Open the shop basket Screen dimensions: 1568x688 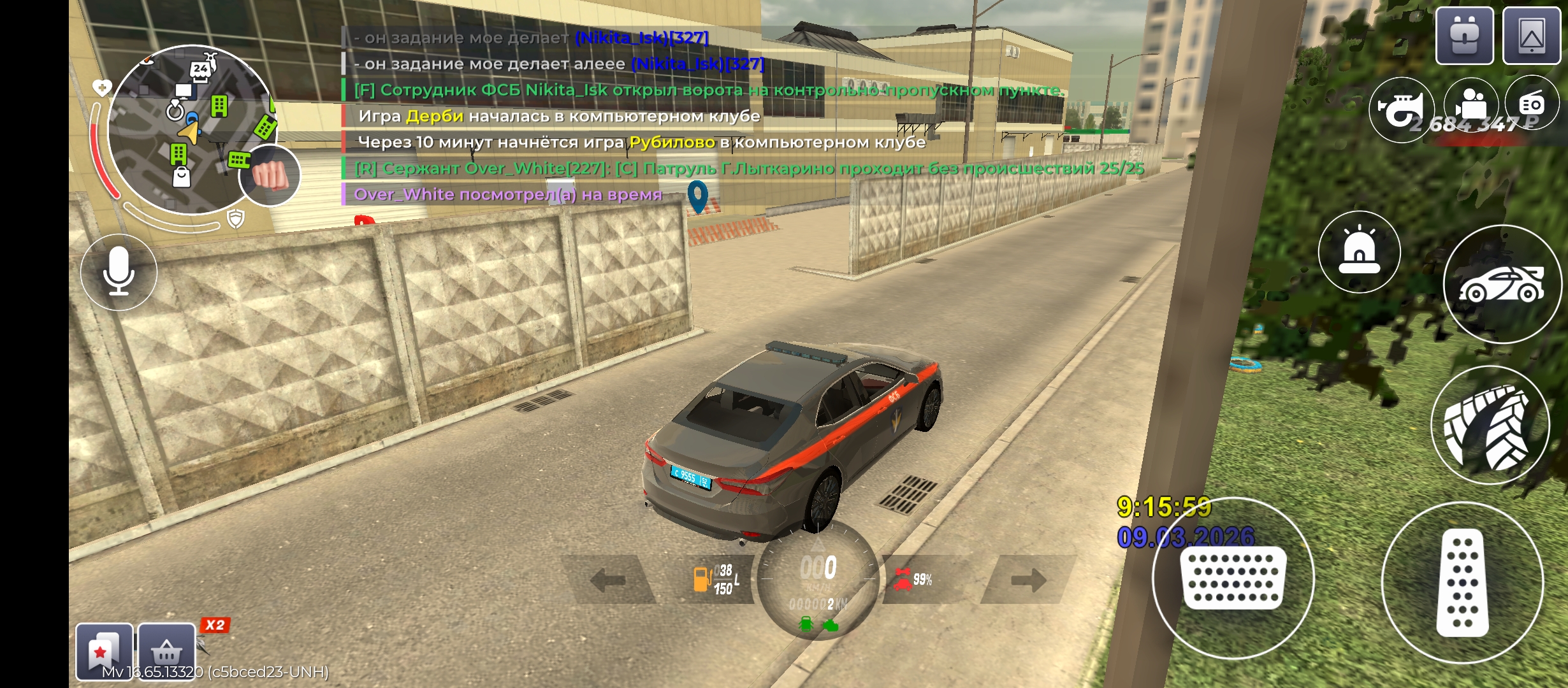[x=166, y=651]
